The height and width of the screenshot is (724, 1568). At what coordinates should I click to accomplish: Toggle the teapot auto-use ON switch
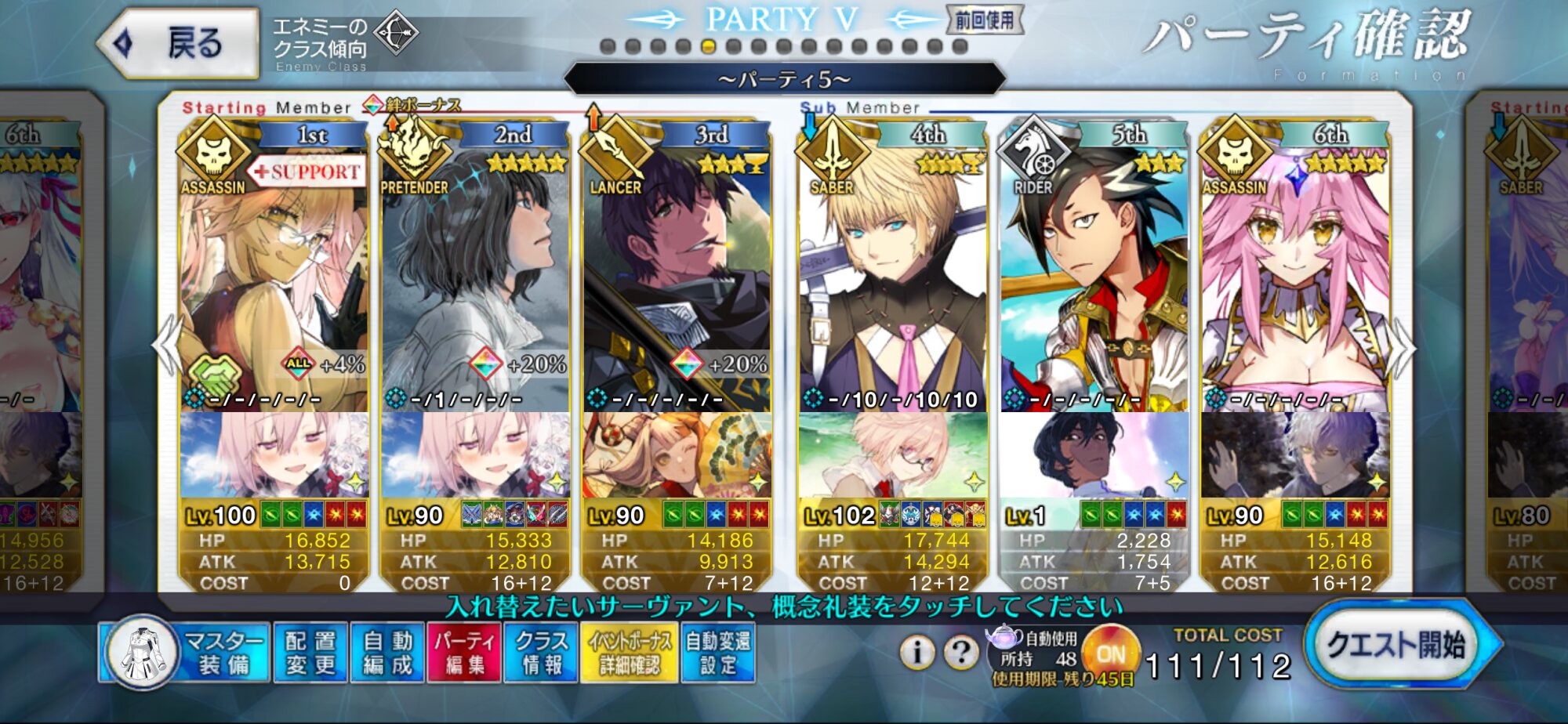[1110, 653]
